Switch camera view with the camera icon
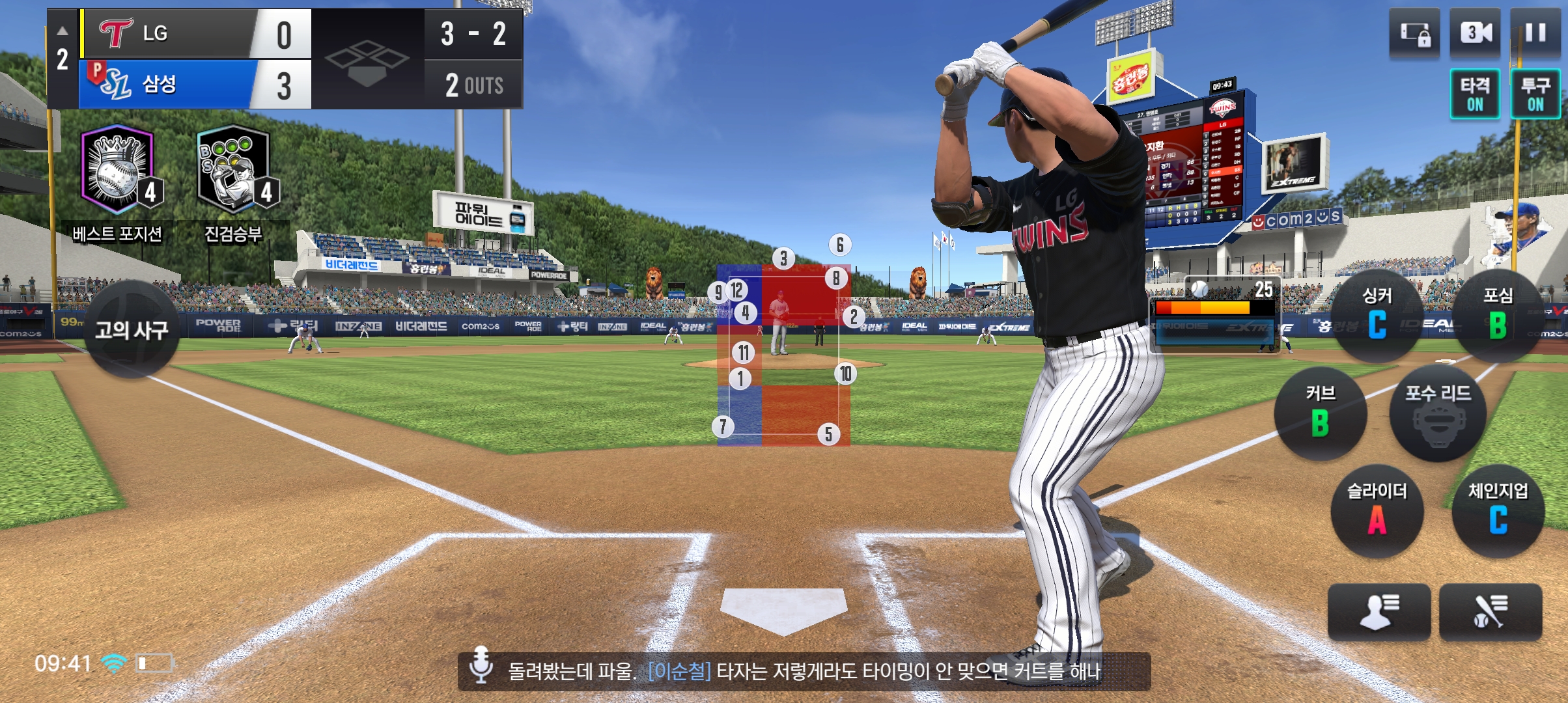 1475,33
